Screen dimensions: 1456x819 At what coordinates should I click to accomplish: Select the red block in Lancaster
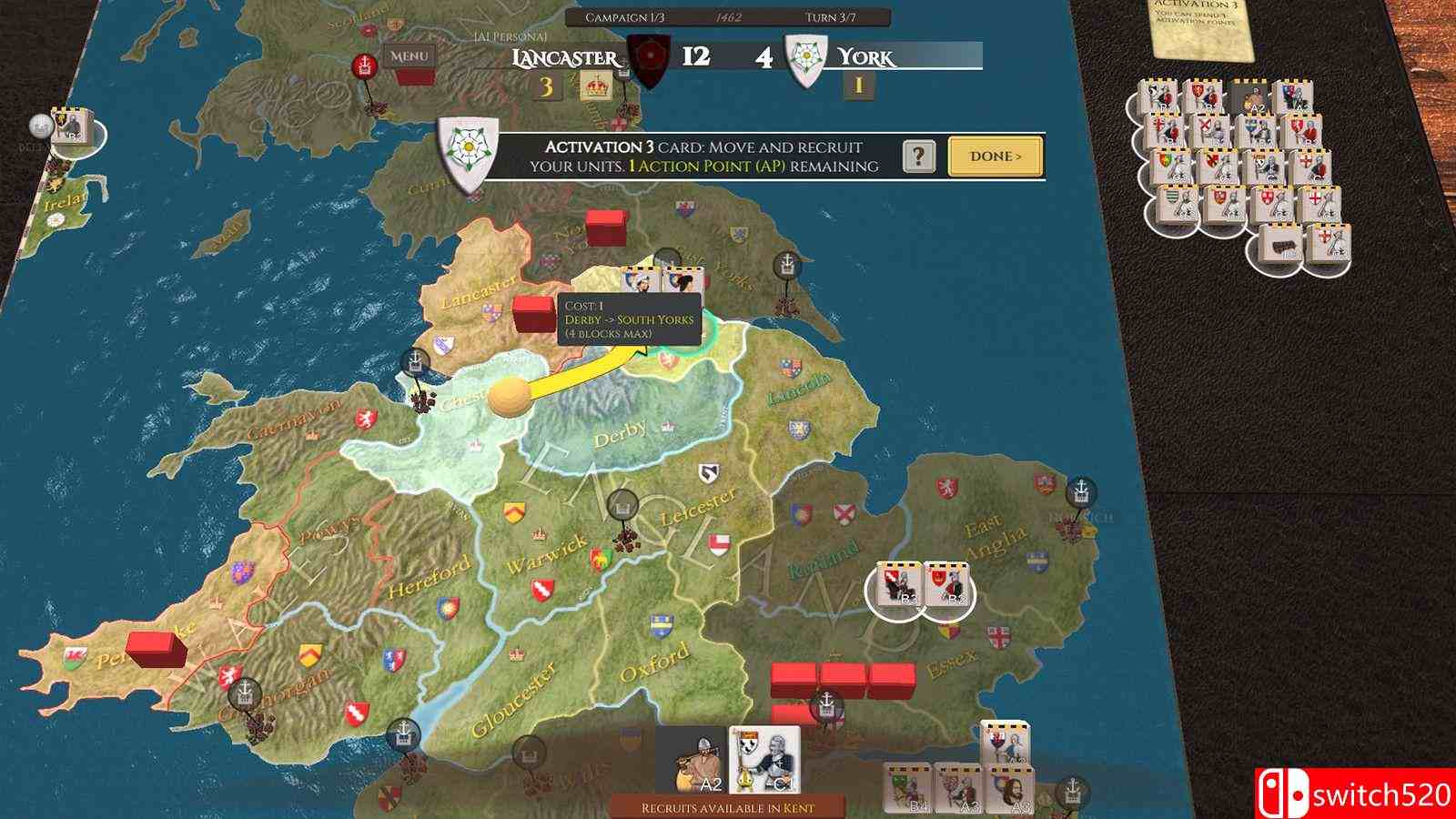[x=533, y=312]
